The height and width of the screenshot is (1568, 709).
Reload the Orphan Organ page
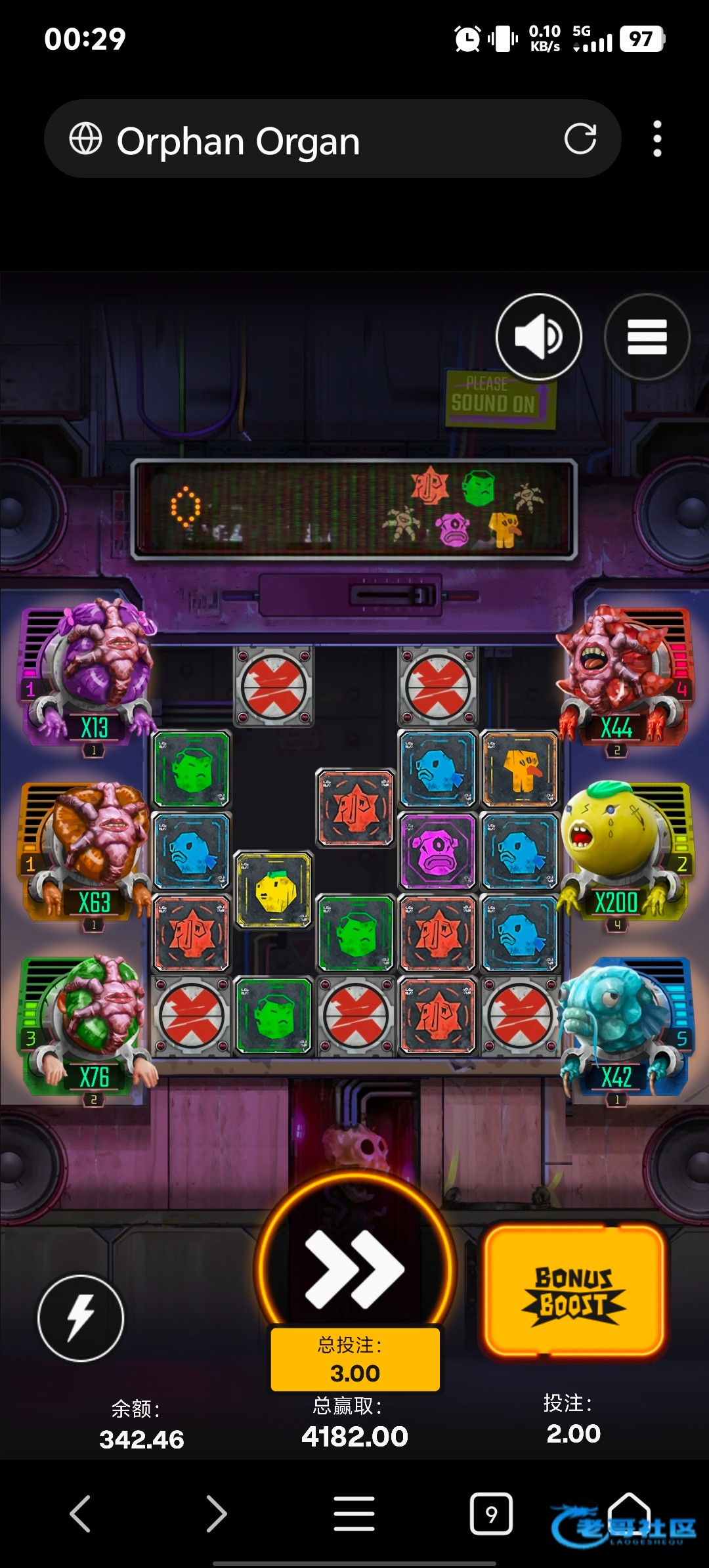580,139
